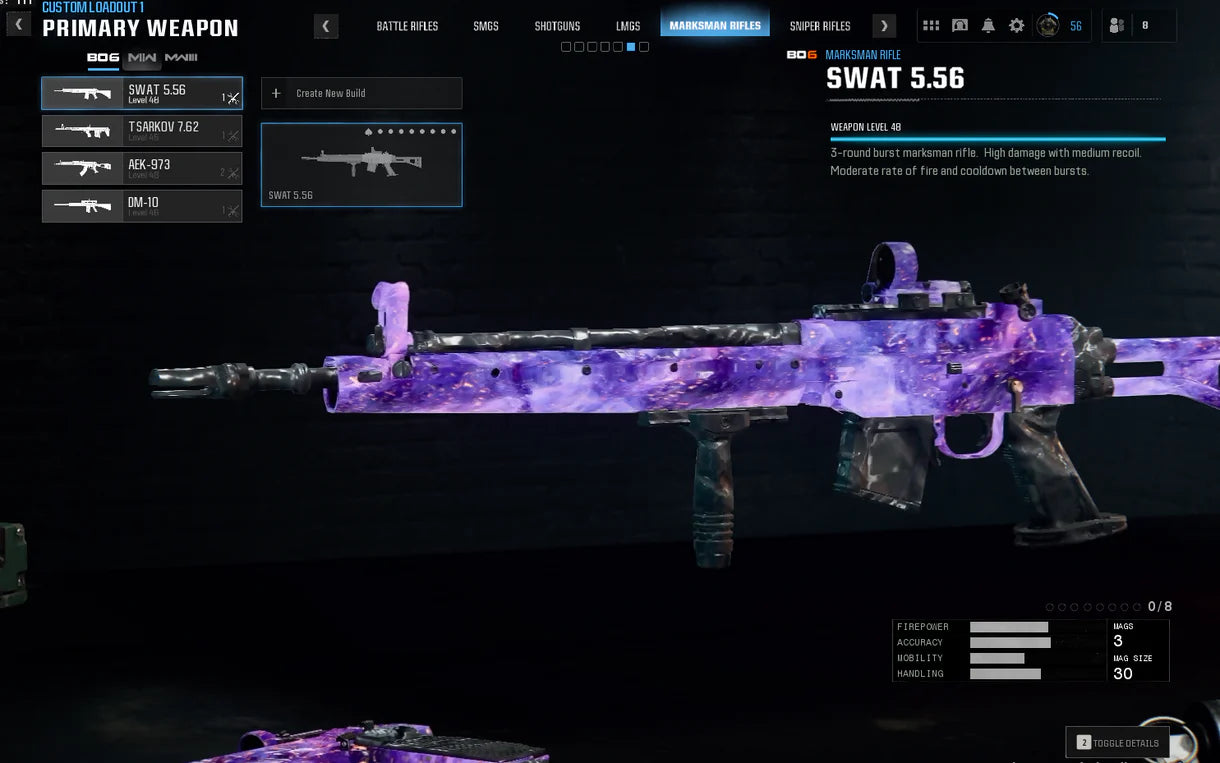Switch to the MWII weapons filter
Viewport: 1220px width, 763px height.
point(143,58)
